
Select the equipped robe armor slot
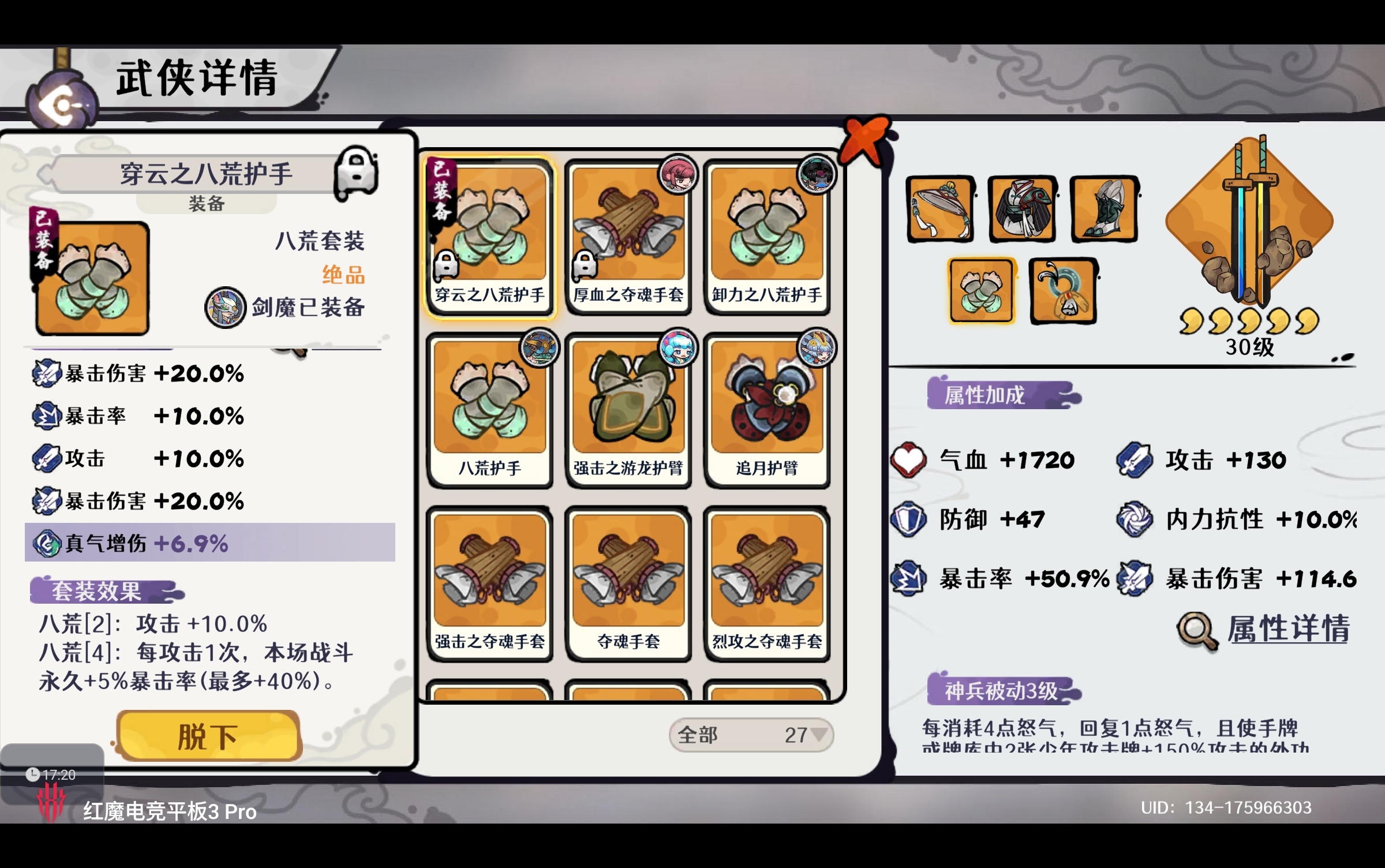click(1022, 209)
